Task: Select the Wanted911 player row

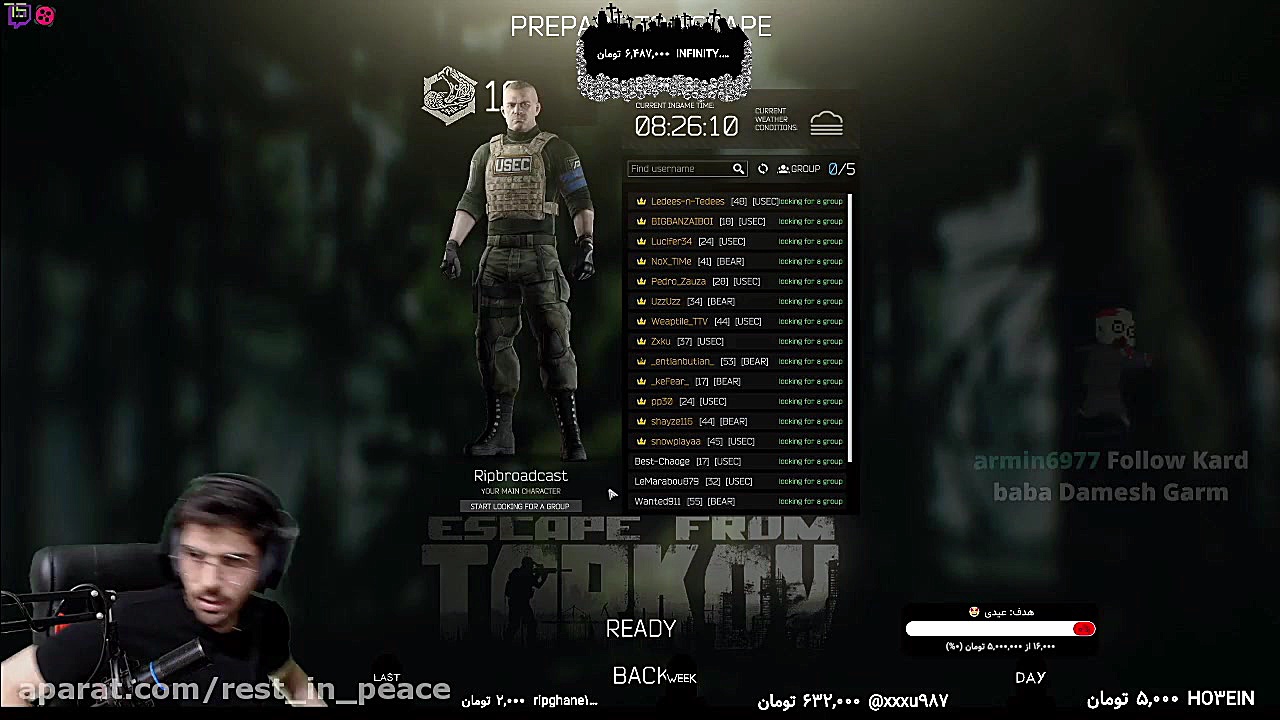Action: click(657, 501)
